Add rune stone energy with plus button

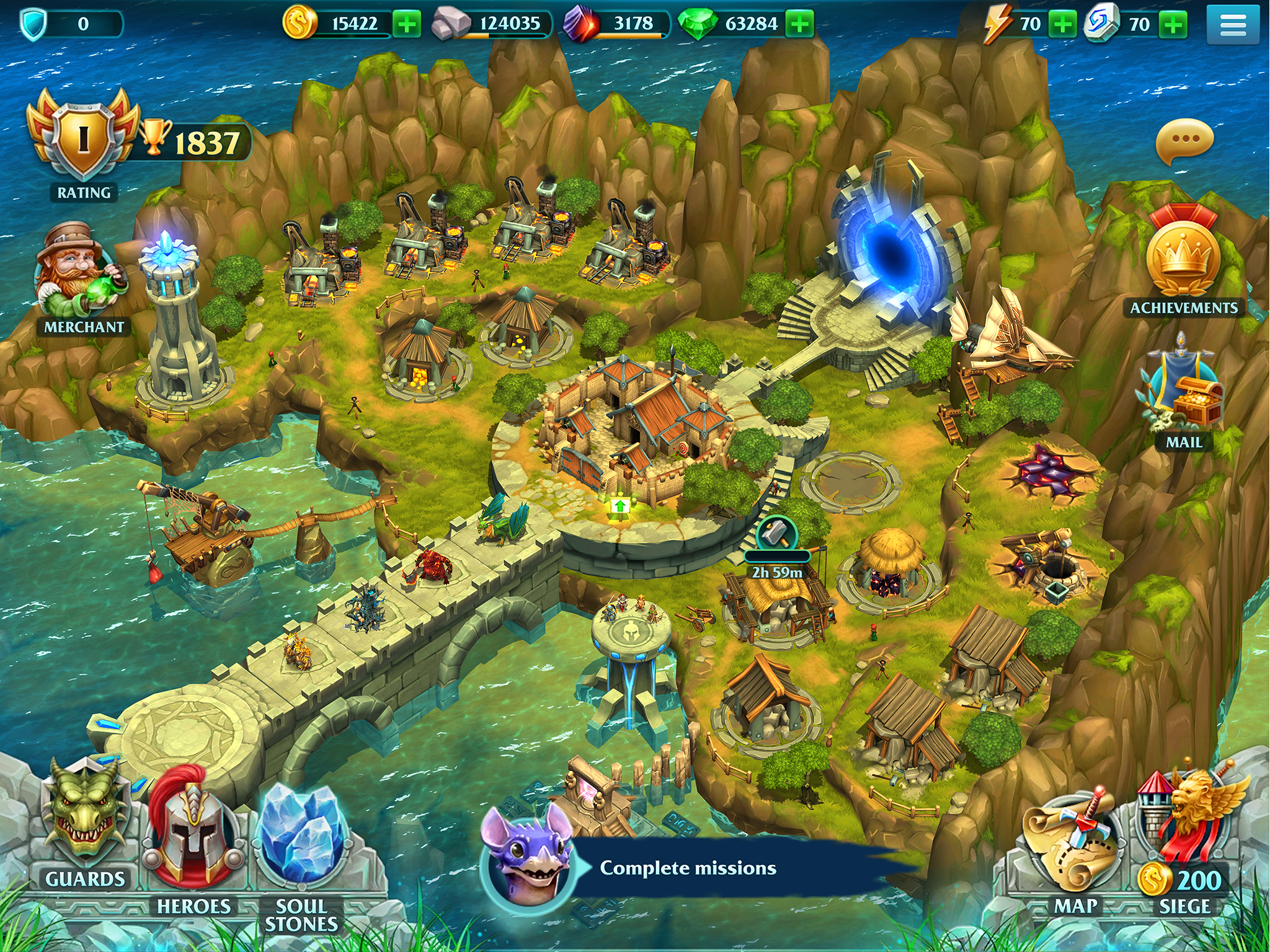tap(1173, 25)
